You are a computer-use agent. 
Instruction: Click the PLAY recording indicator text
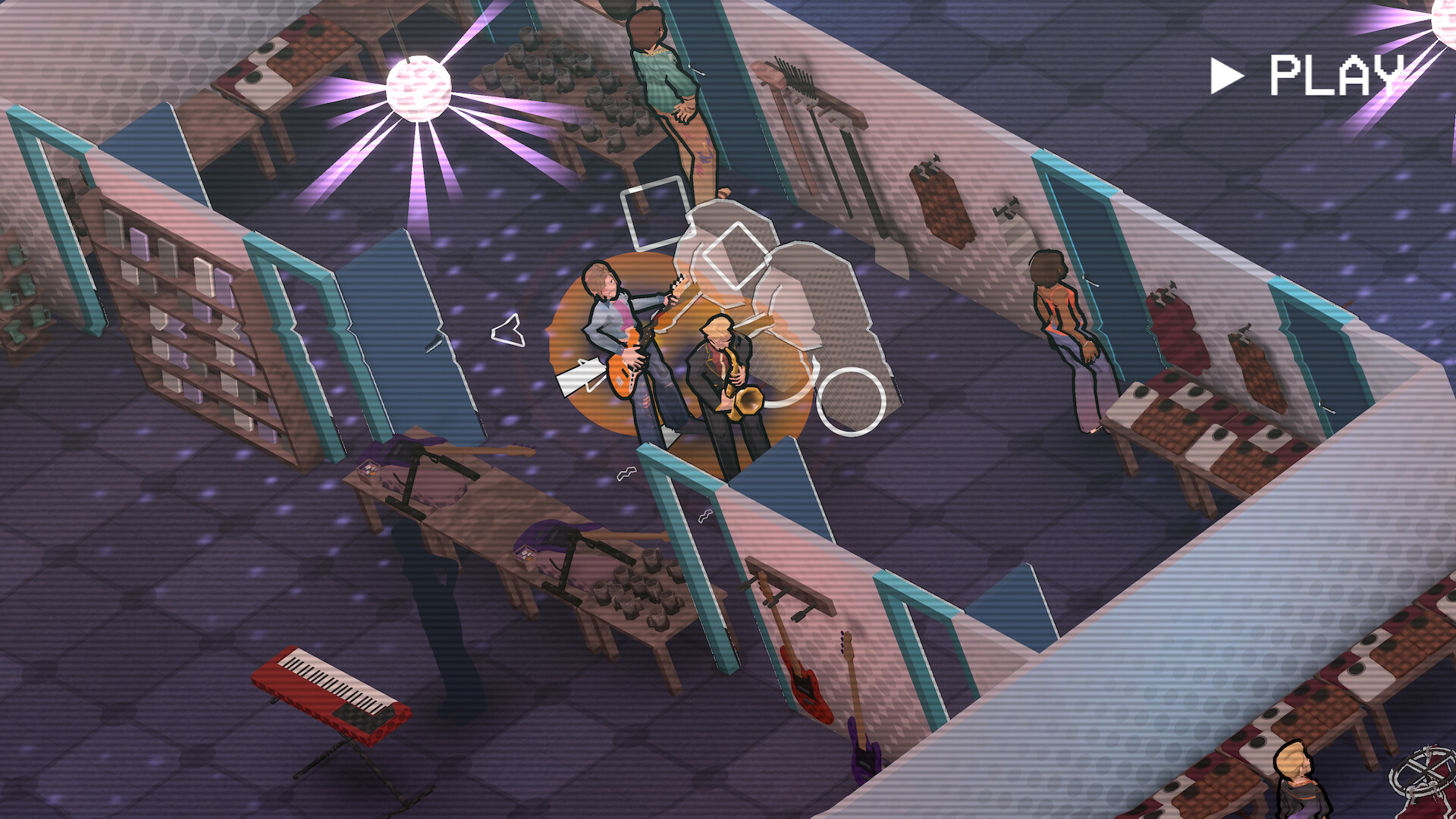click(x=1337, y=74)
